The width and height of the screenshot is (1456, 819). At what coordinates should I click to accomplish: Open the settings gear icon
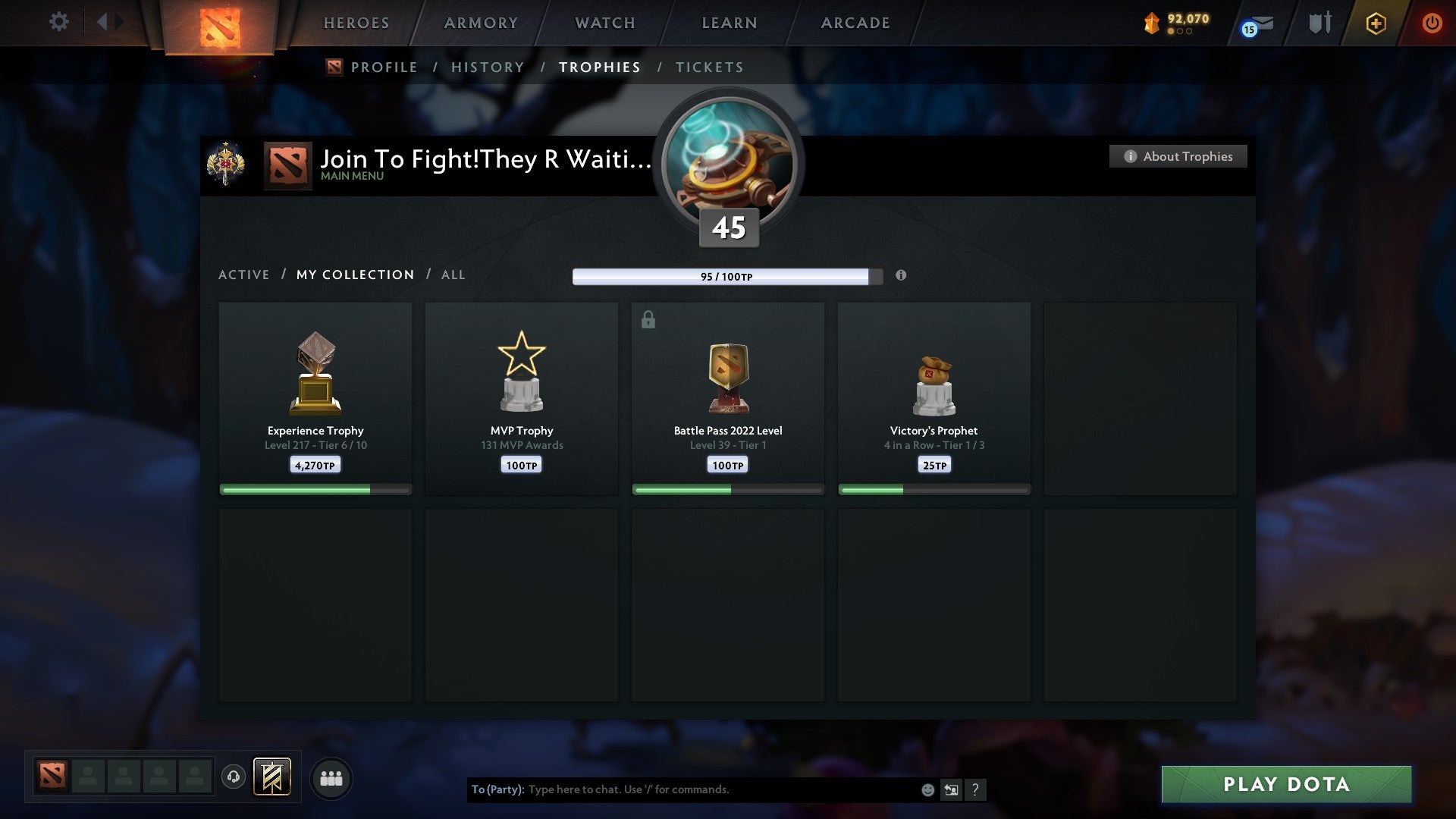point(59,22)
